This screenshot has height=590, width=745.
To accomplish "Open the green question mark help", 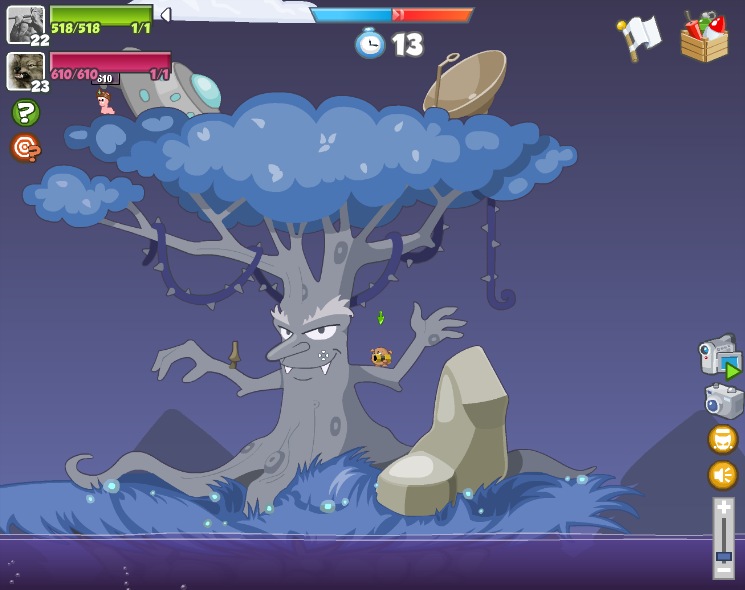I will 26,112.
